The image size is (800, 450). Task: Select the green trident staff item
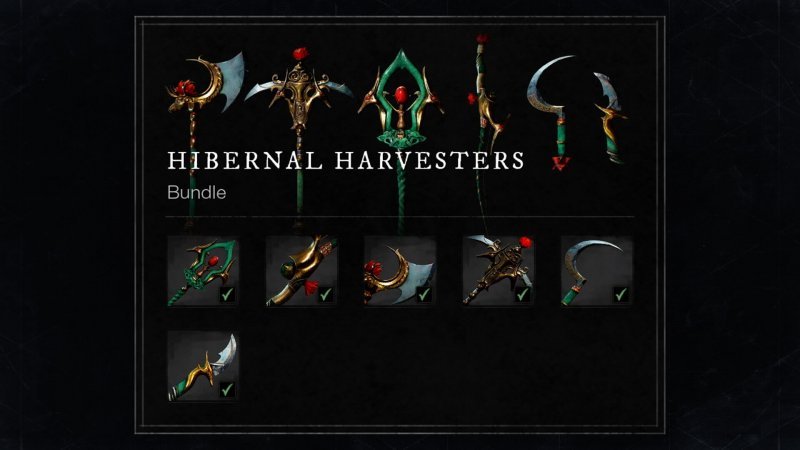point(203,271)
